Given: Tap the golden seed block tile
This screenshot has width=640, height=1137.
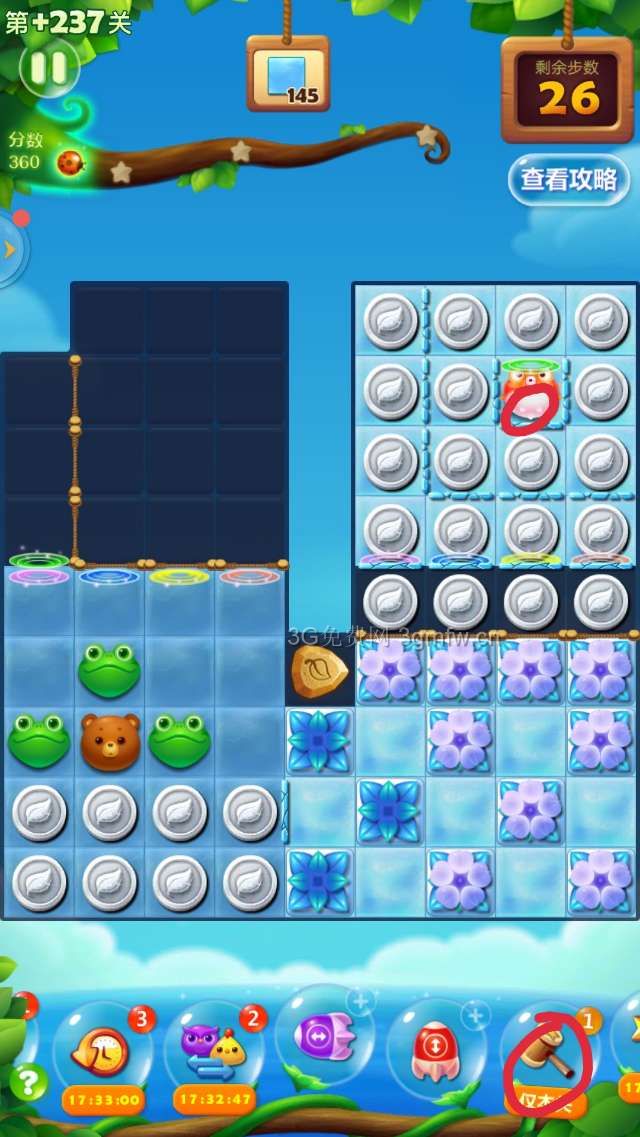Looking at the screenshot, I should coord(320,671).
